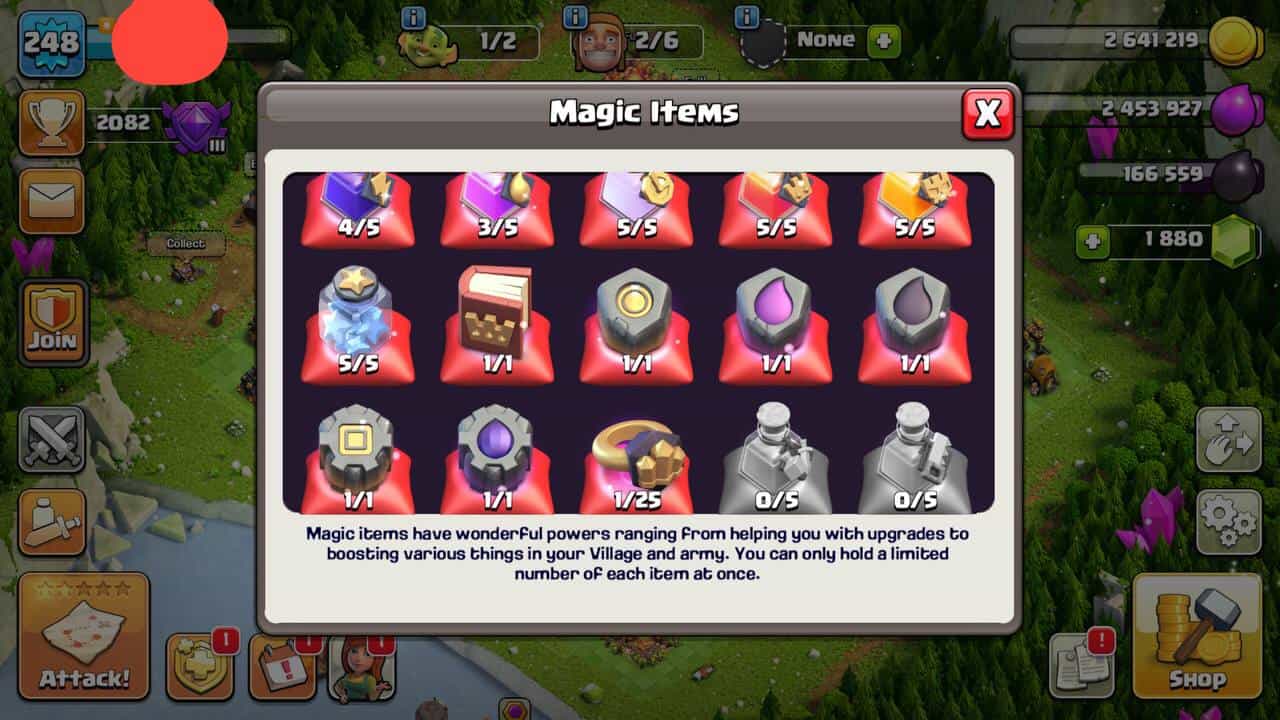Open the trophy league button
1280x720 pixels.
tap(52, 123)
